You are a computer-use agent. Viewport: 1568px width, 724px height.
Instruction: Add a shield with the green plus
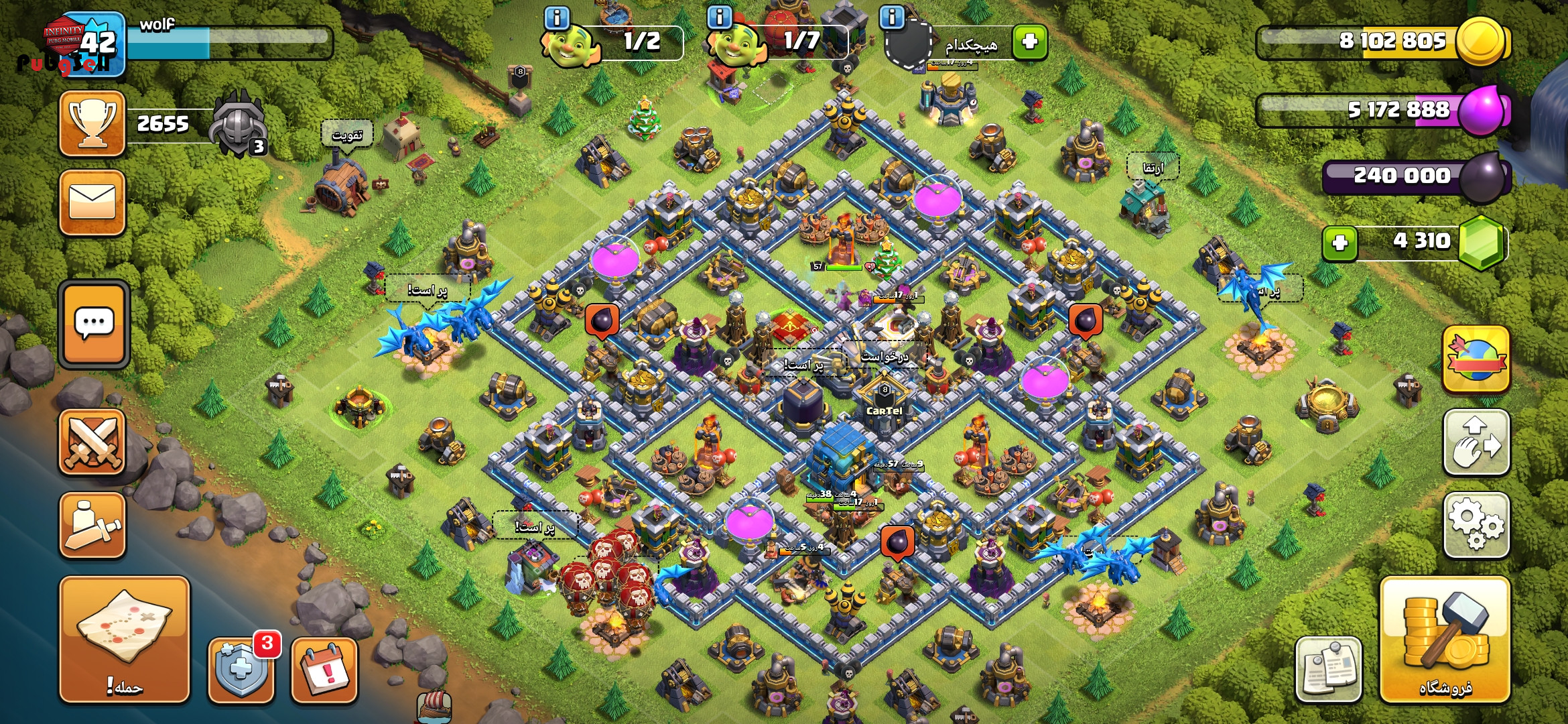coord(1030,42)
